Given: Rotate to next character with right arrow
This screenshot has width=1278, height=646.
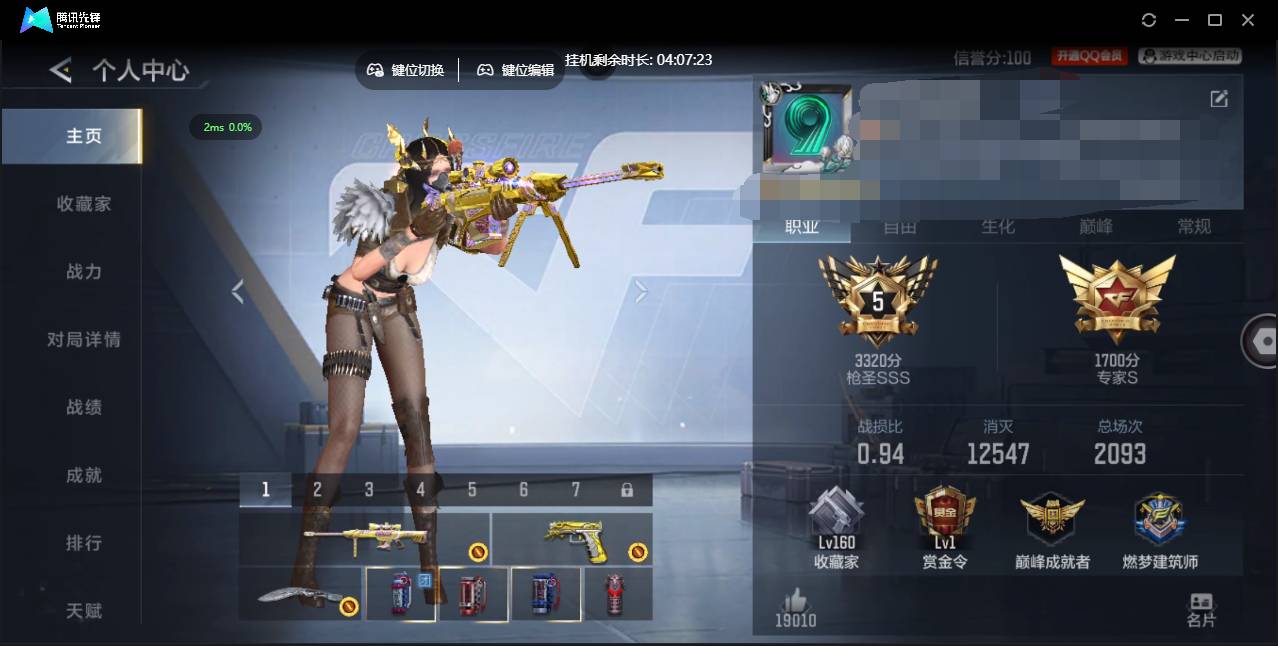Looking at the screenshot, I should pyautogui.click(x=641, y=291).
